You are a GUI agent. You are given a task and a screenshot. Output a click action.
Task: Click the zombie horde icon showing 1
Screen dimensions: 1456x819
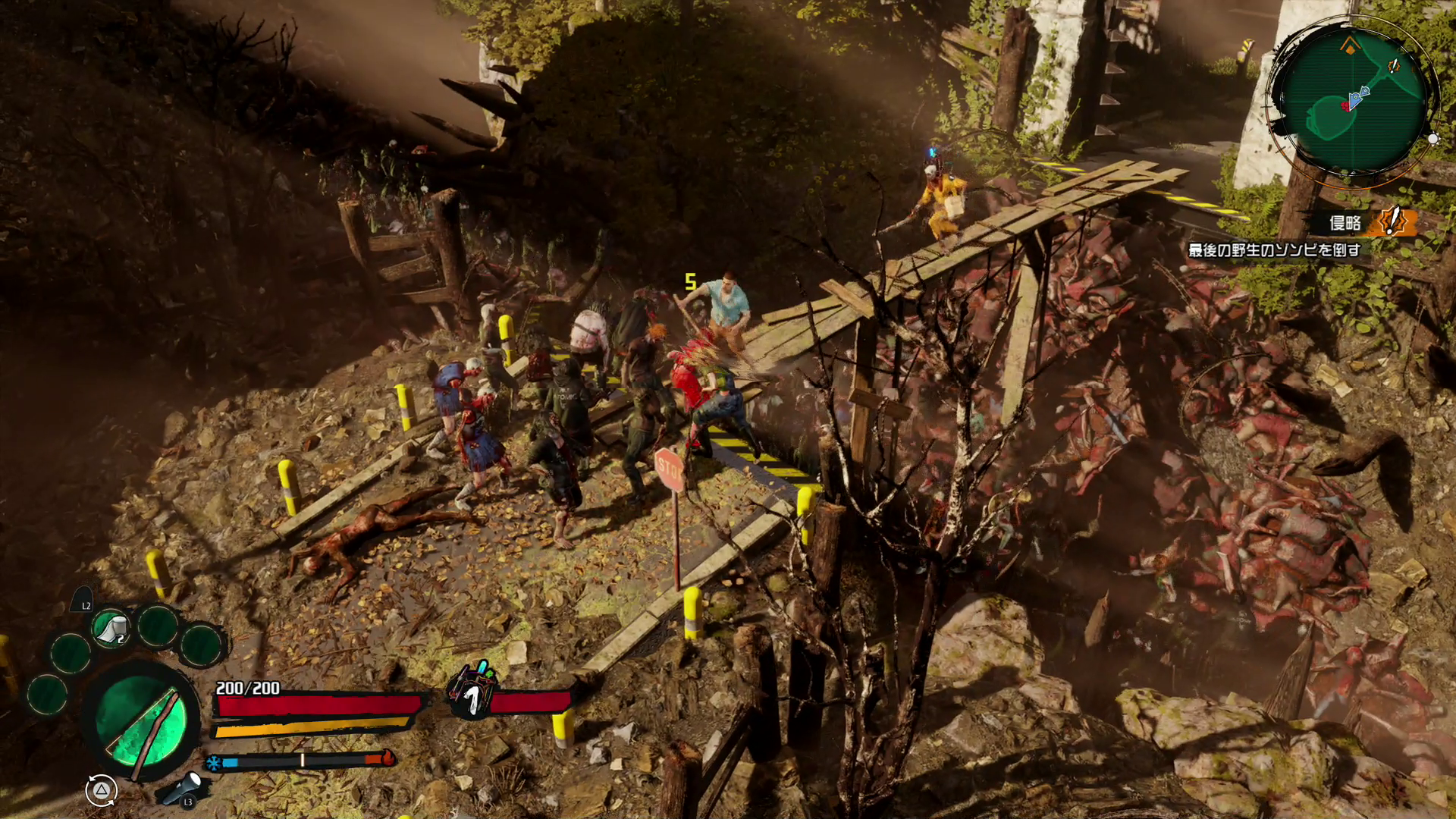tap(472, 692)
